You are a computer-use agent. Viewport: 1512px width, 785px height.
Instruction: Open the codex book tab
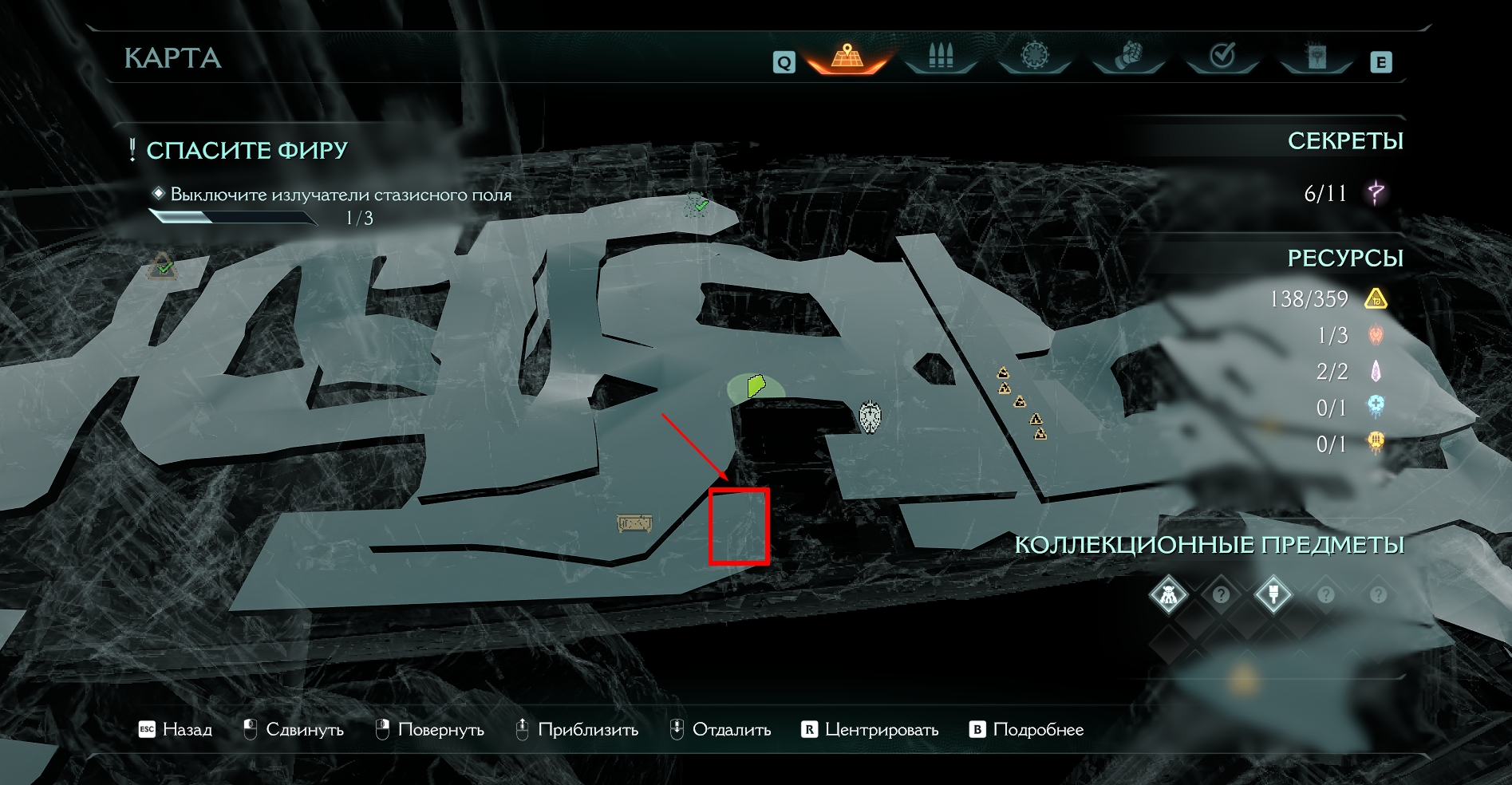tap(1316, 57)
